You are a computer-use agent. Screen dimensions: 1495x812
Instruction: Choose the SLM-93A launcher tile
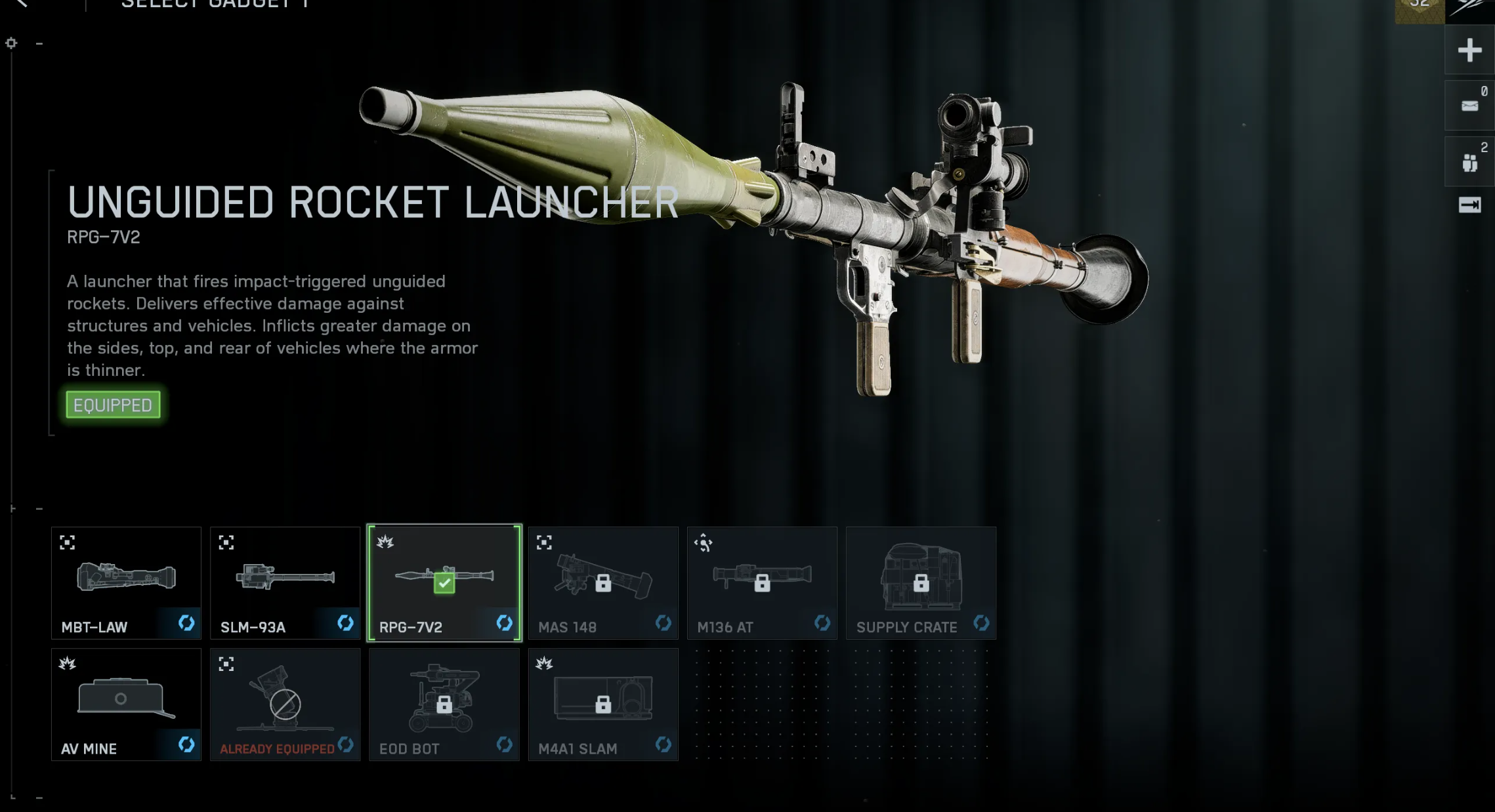click(285, 582)
